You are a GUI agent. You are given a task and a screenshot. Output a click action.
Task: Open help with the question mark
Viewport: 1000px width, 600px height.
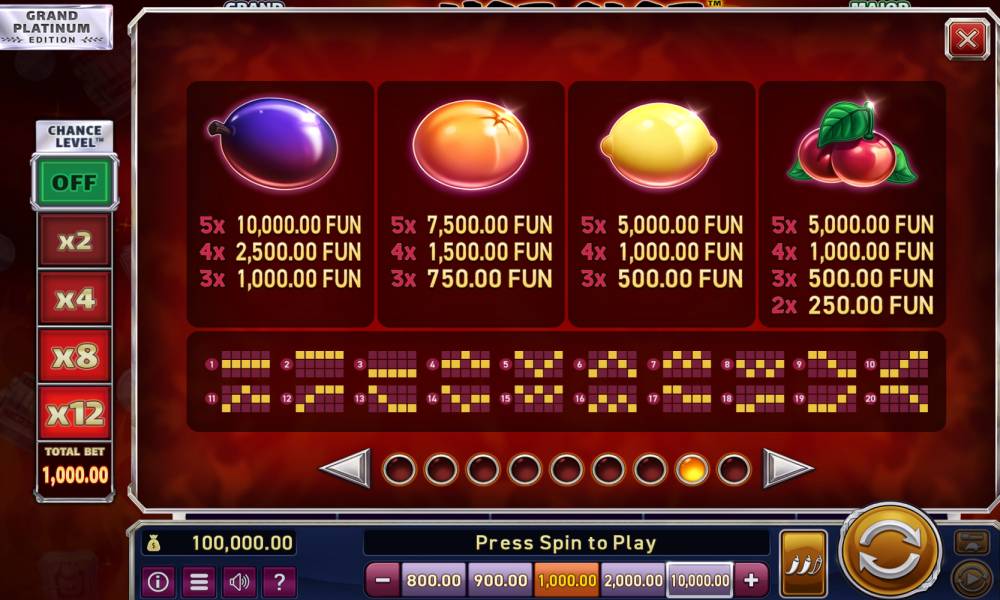[x=279, y=580]
